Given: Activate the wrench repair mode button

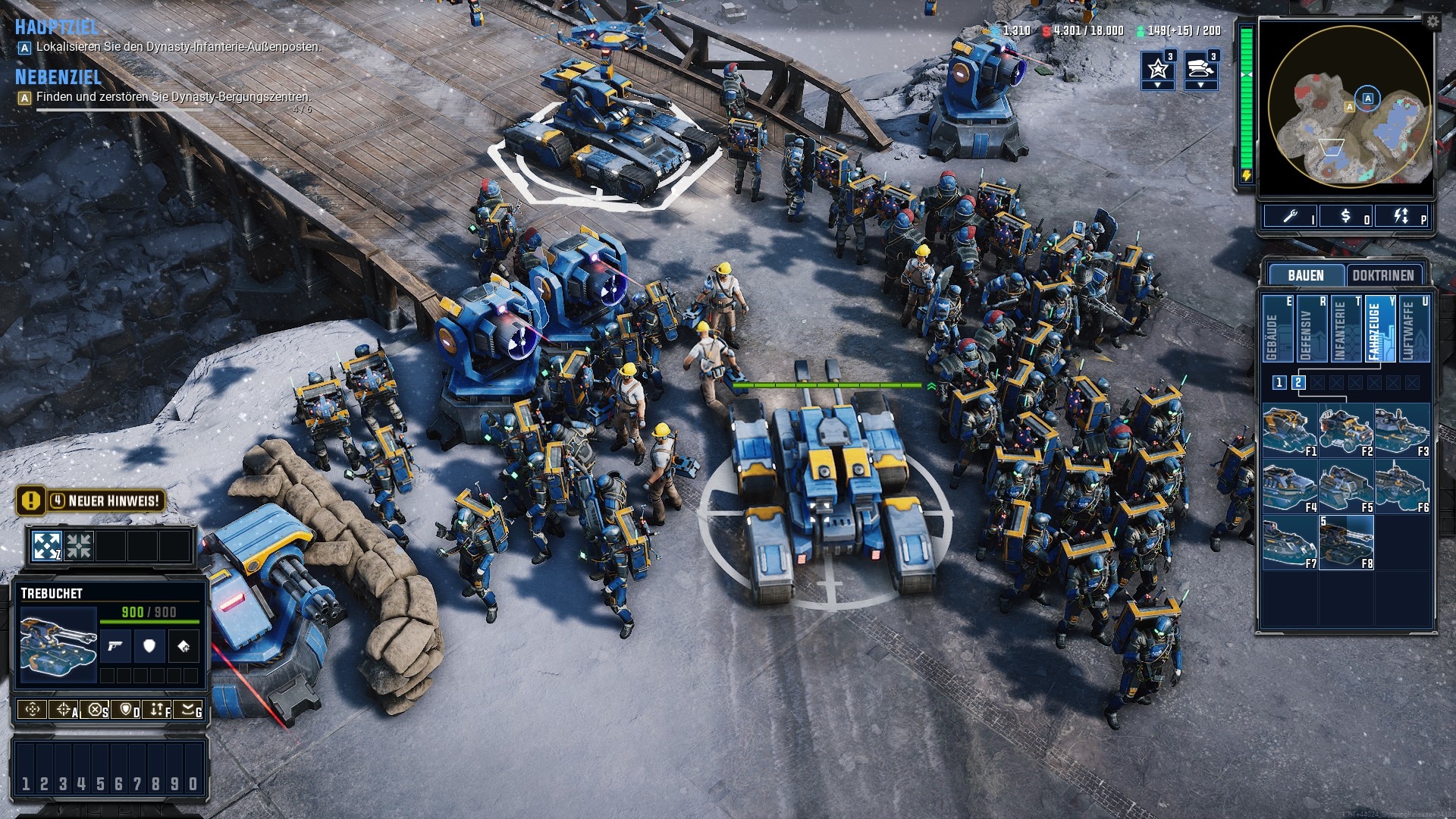Looking at the screenshot, I should [1290, 216].
